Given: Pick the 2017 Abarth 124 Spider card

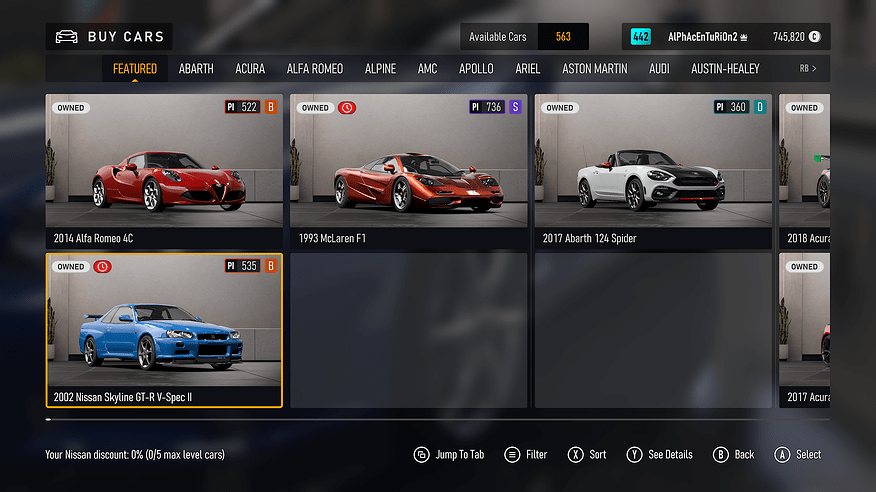Looking at the screenshot, I should coord(653,171).
